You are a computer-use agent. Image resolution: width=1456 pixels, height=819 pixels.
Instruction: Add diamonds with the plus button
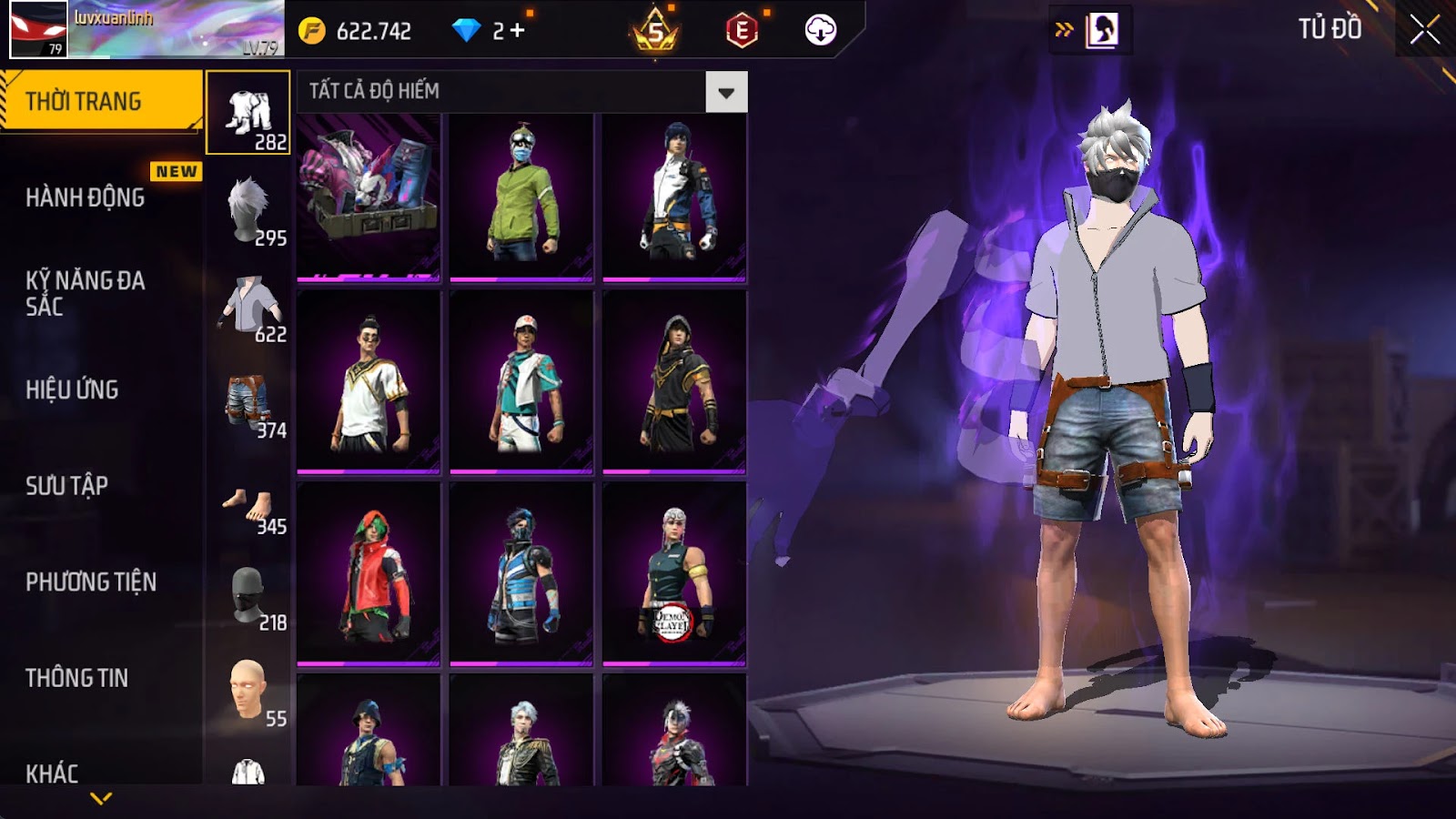(x=518, y=31)
